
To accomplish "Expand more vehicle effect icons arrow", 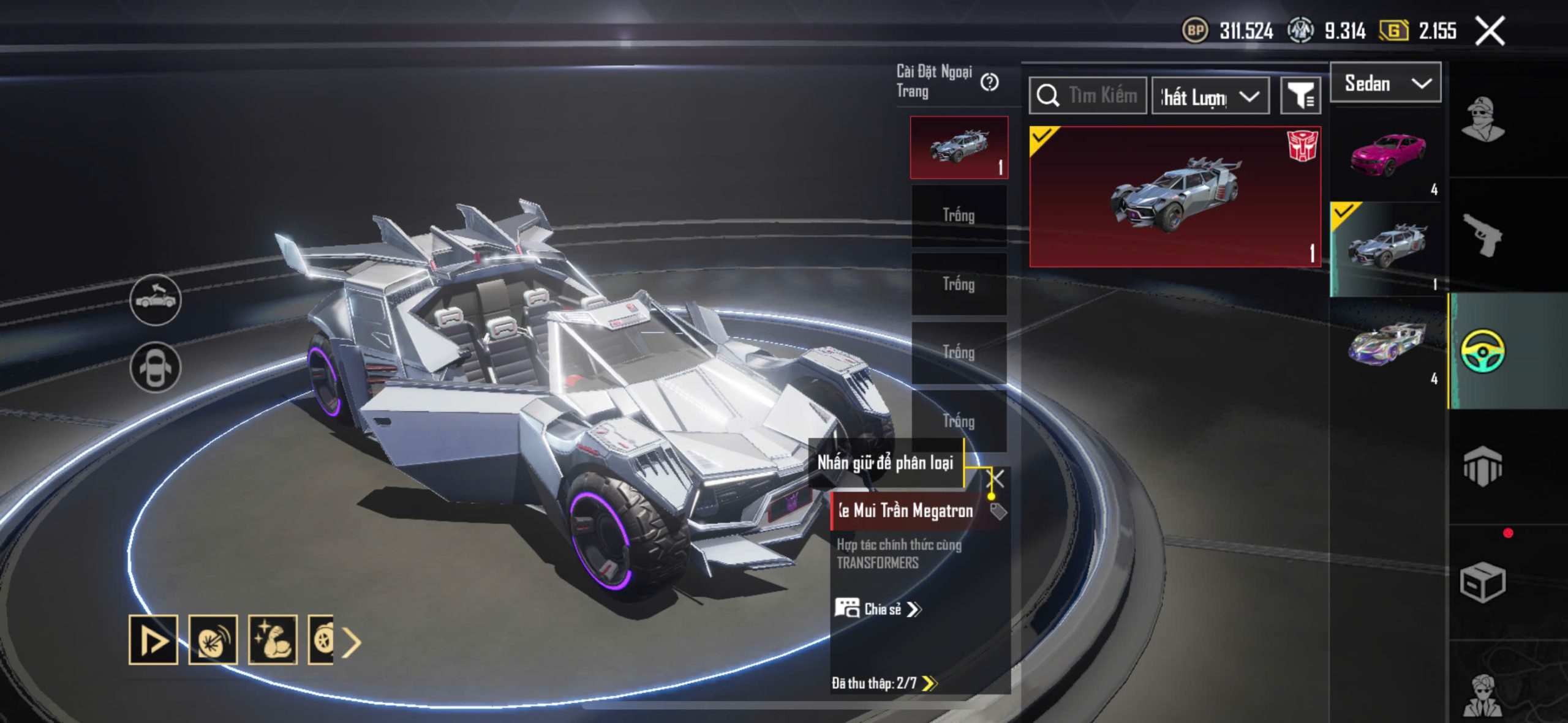I will (352, 642).
